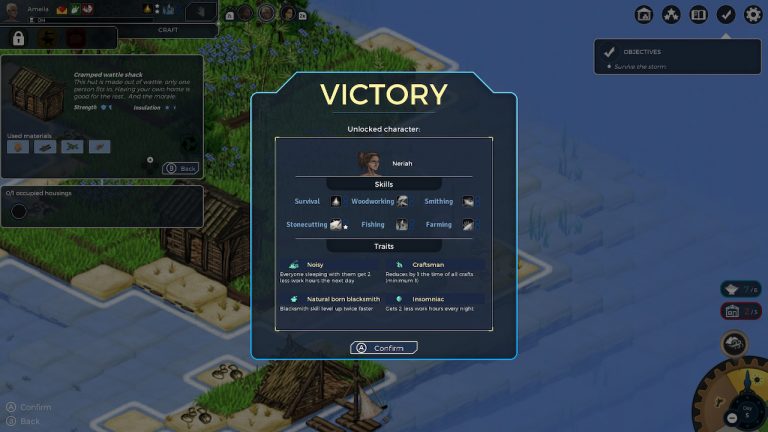View the storm weather forecast icon
The width and height of the screenshot is (768, 432).
click(x=735, y=343)
